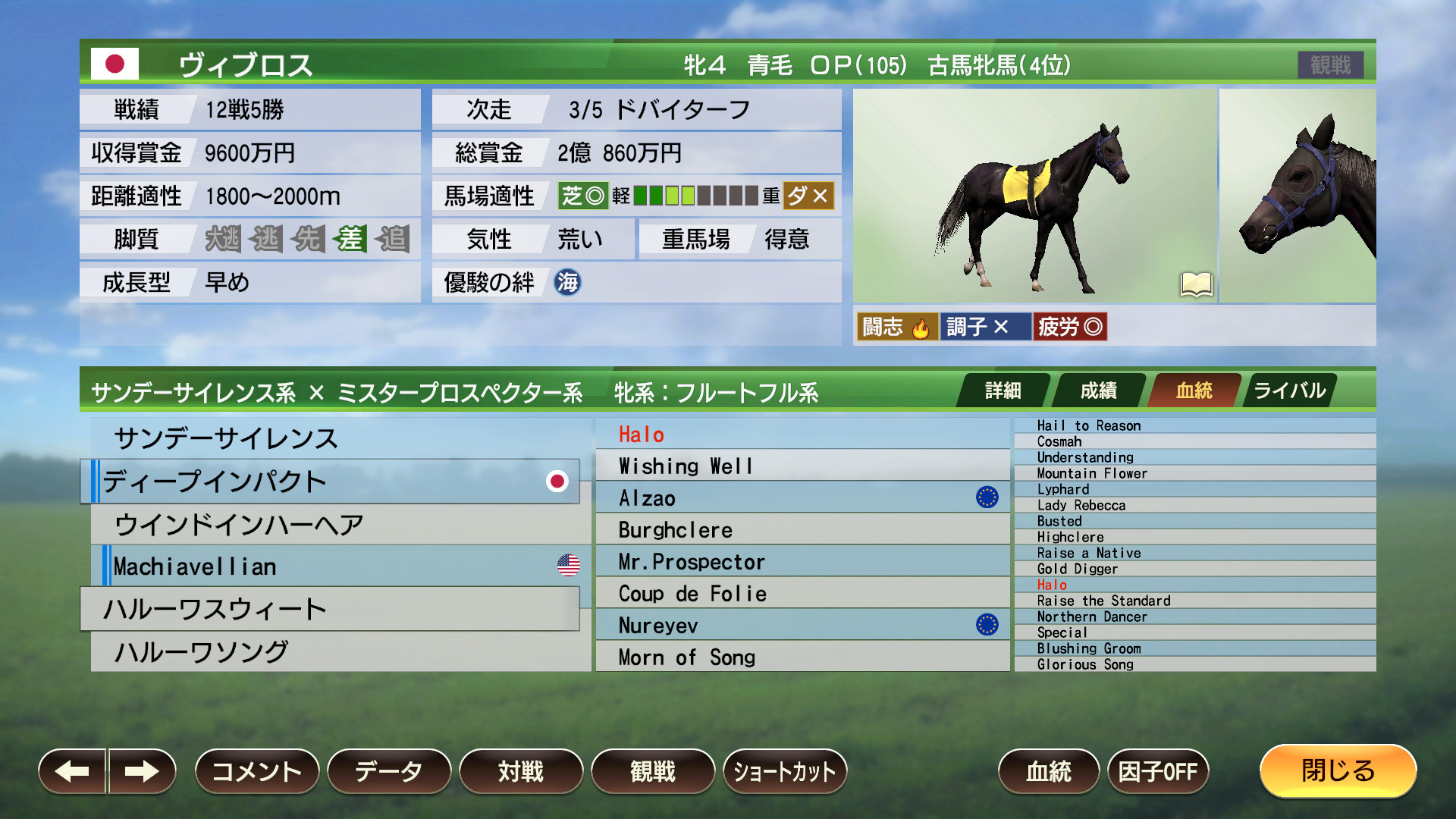Open the ライバル tab
Viewport: 1456px width, 819px height.
tap(1289, 391)
